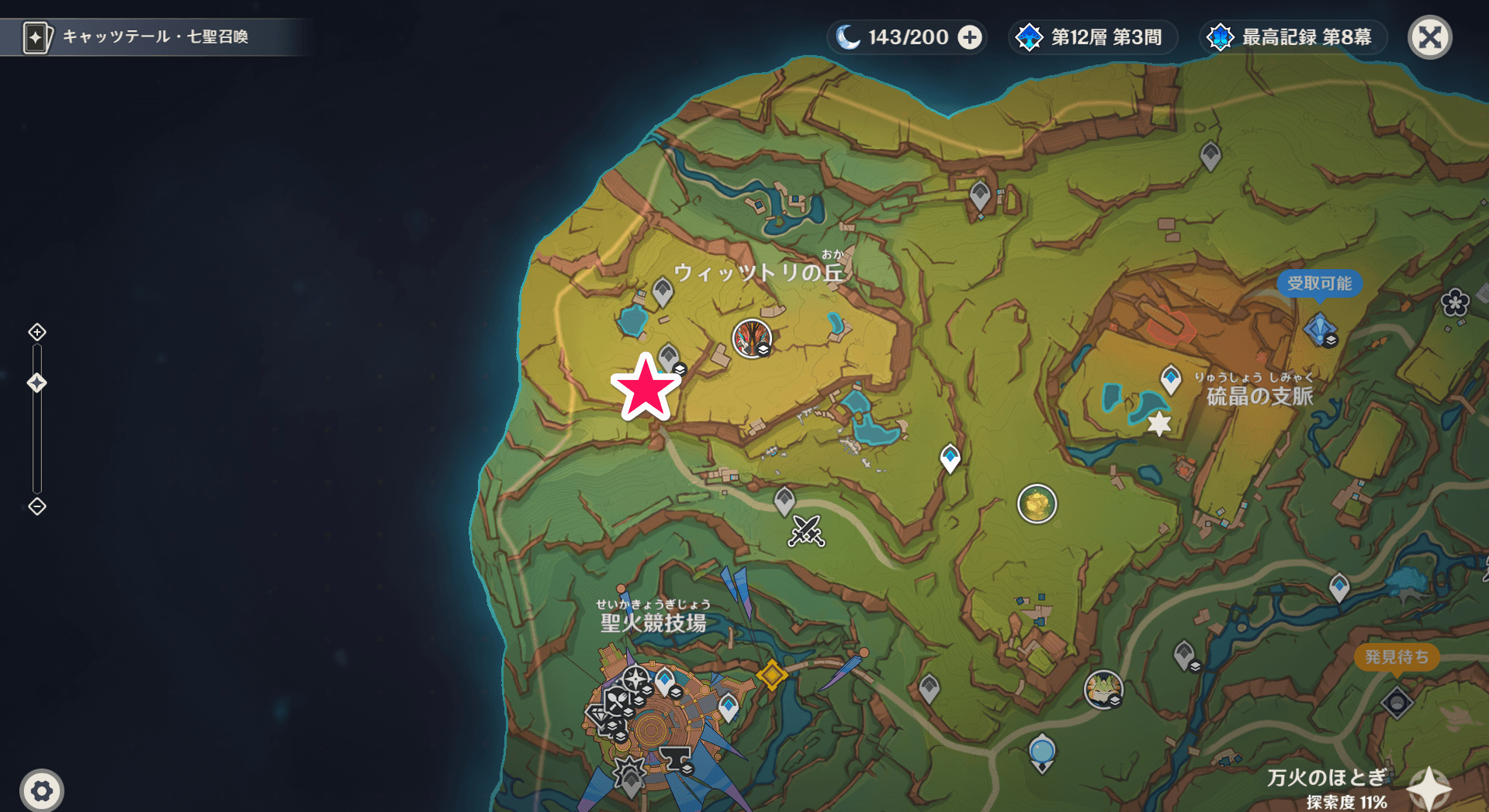
Task: Open the 第12層 第3間 Abyss entry
Action: [x=1093, y=36]
